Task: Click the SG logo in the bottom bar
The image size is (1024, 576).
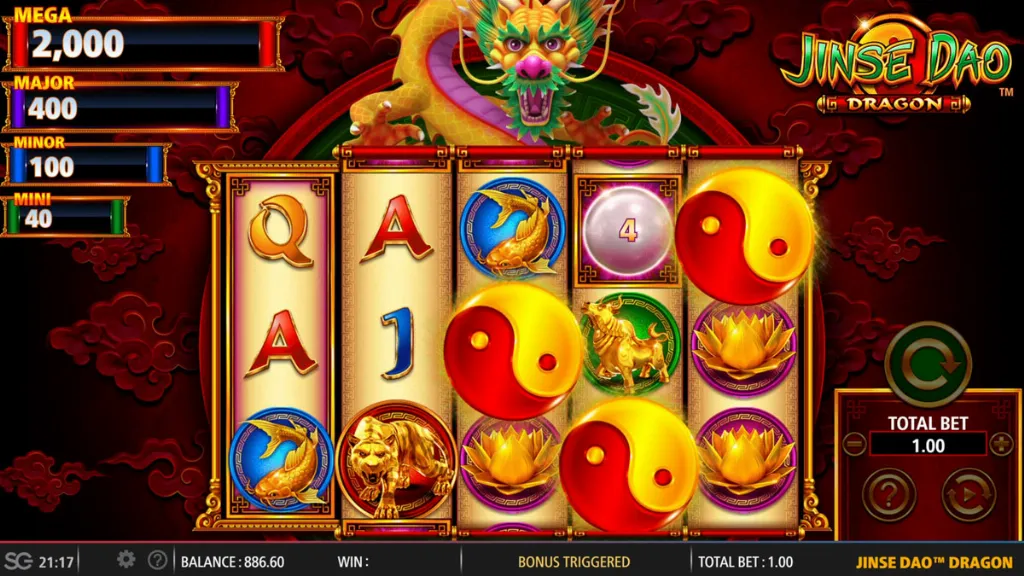Action: point(18,561)
